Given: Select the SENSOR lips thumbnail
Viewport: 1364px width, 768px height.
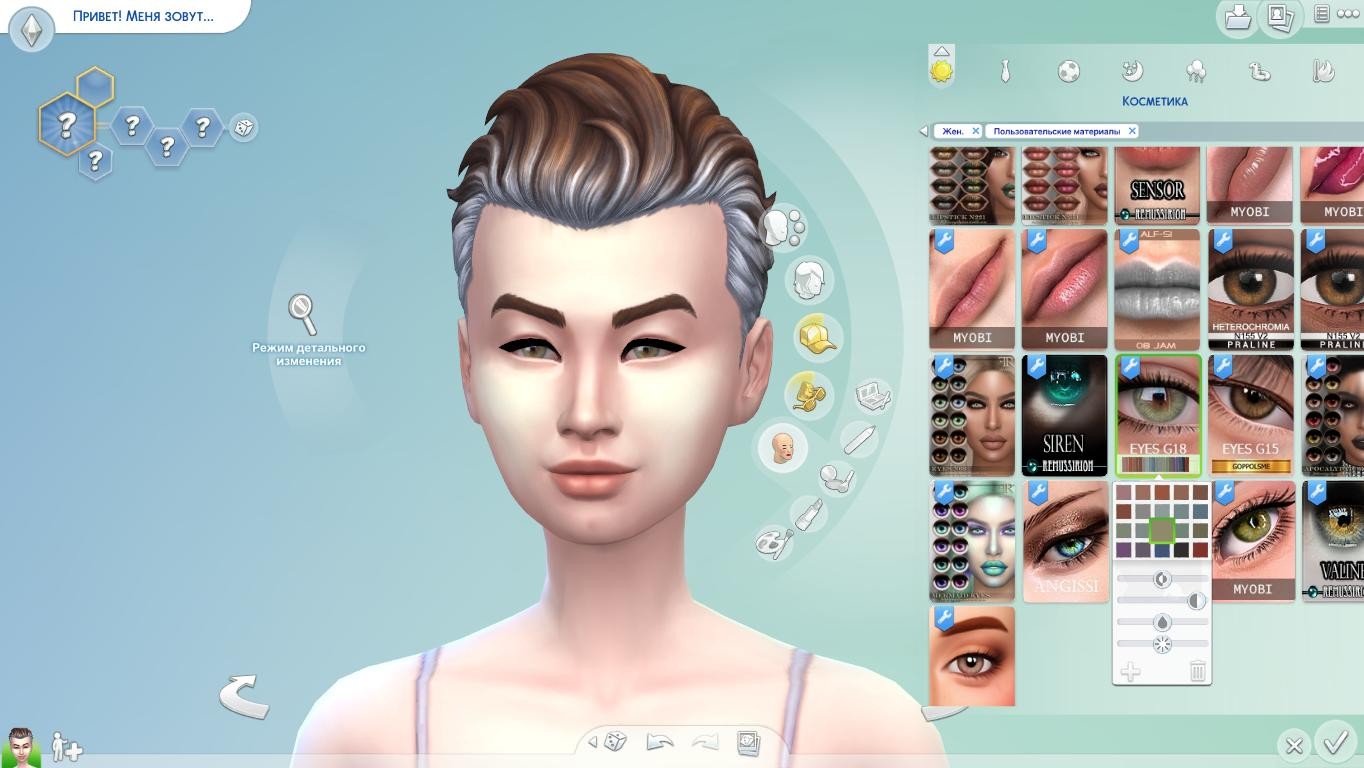Looking at the screenshot, I should pyautogui.click(x=1157, y=184).
